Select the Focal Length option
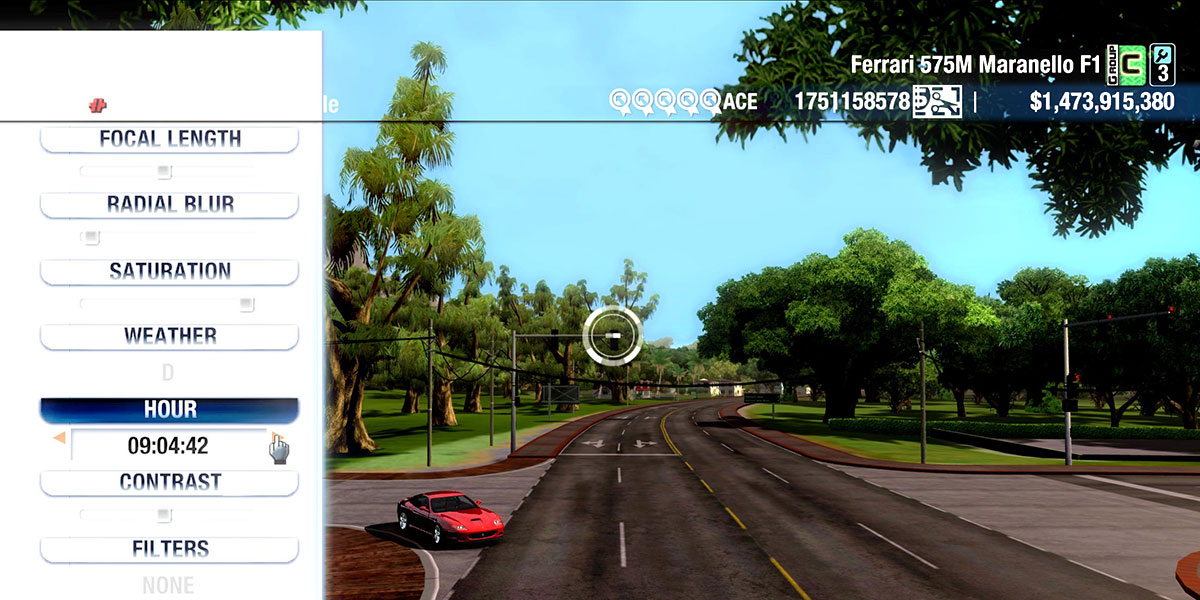 [169, 139]
